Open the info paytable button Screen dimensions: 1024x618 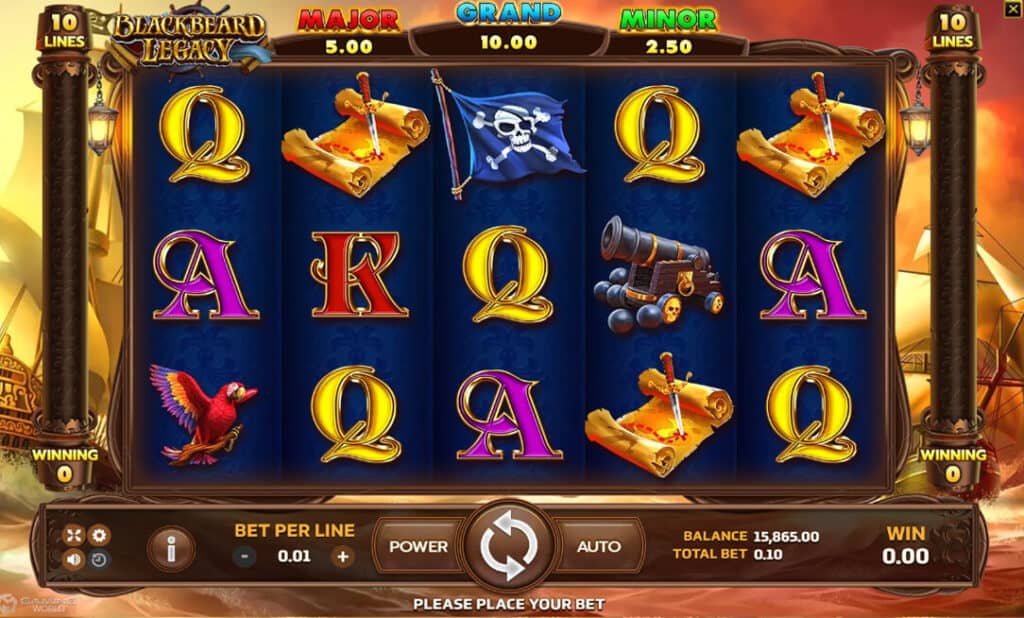pyautogui.click(x=171, y=547)
